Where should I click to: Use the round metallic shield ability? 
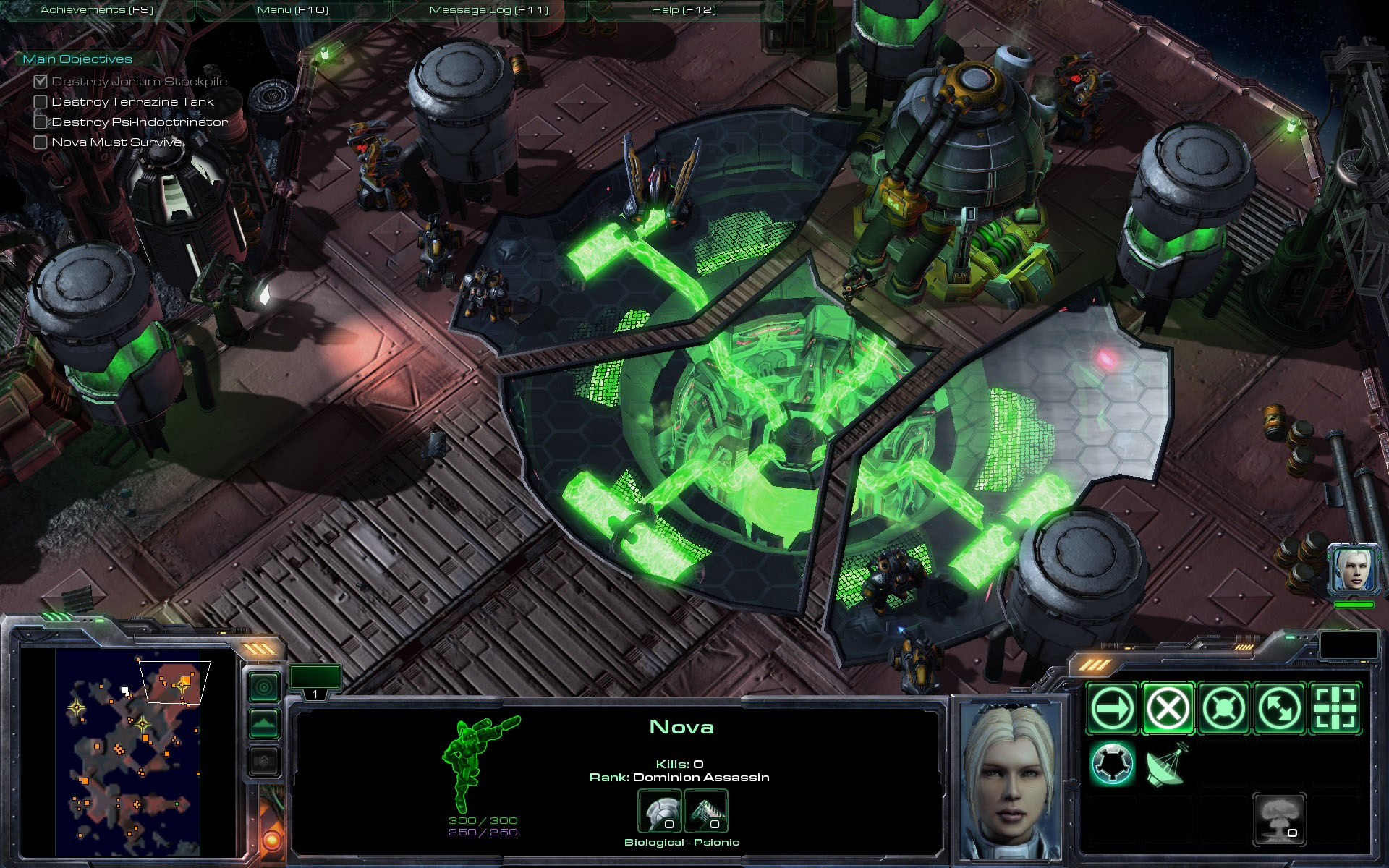pos(1113,764)
